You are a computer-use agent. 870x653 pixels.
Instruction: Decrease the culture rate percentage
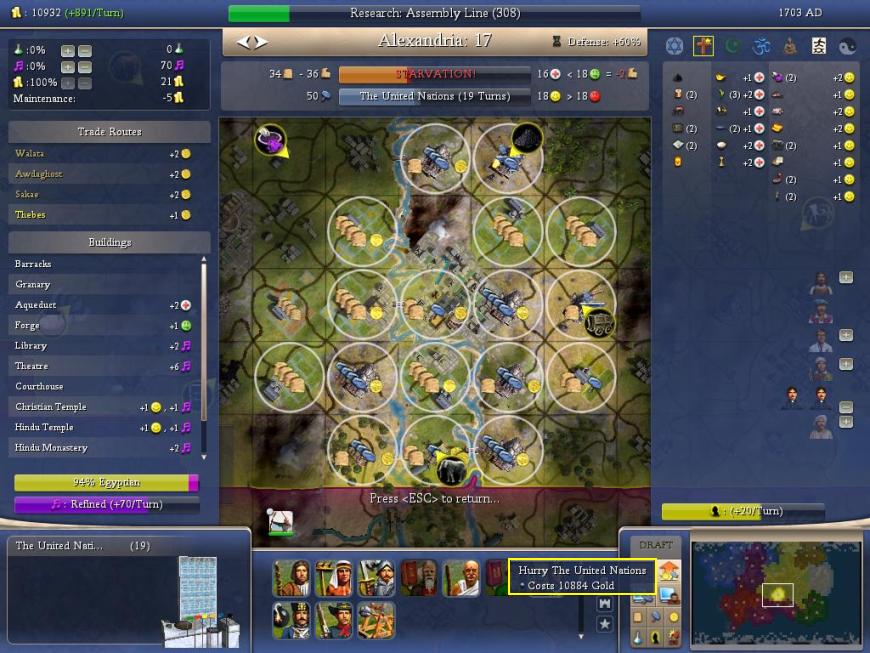[x=85, y=66]
